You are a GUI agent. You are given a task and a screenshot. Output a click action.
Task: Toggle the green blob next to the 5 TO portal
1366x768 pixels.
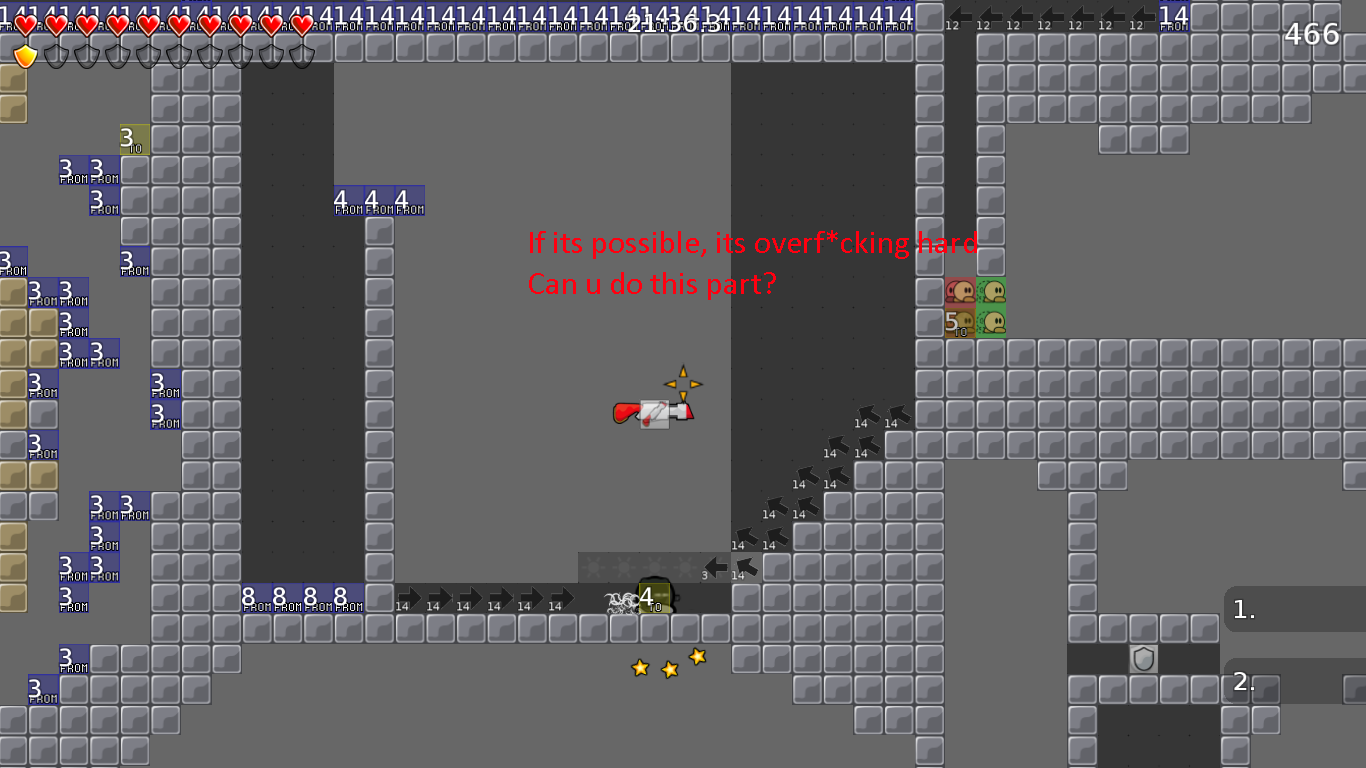990,322
